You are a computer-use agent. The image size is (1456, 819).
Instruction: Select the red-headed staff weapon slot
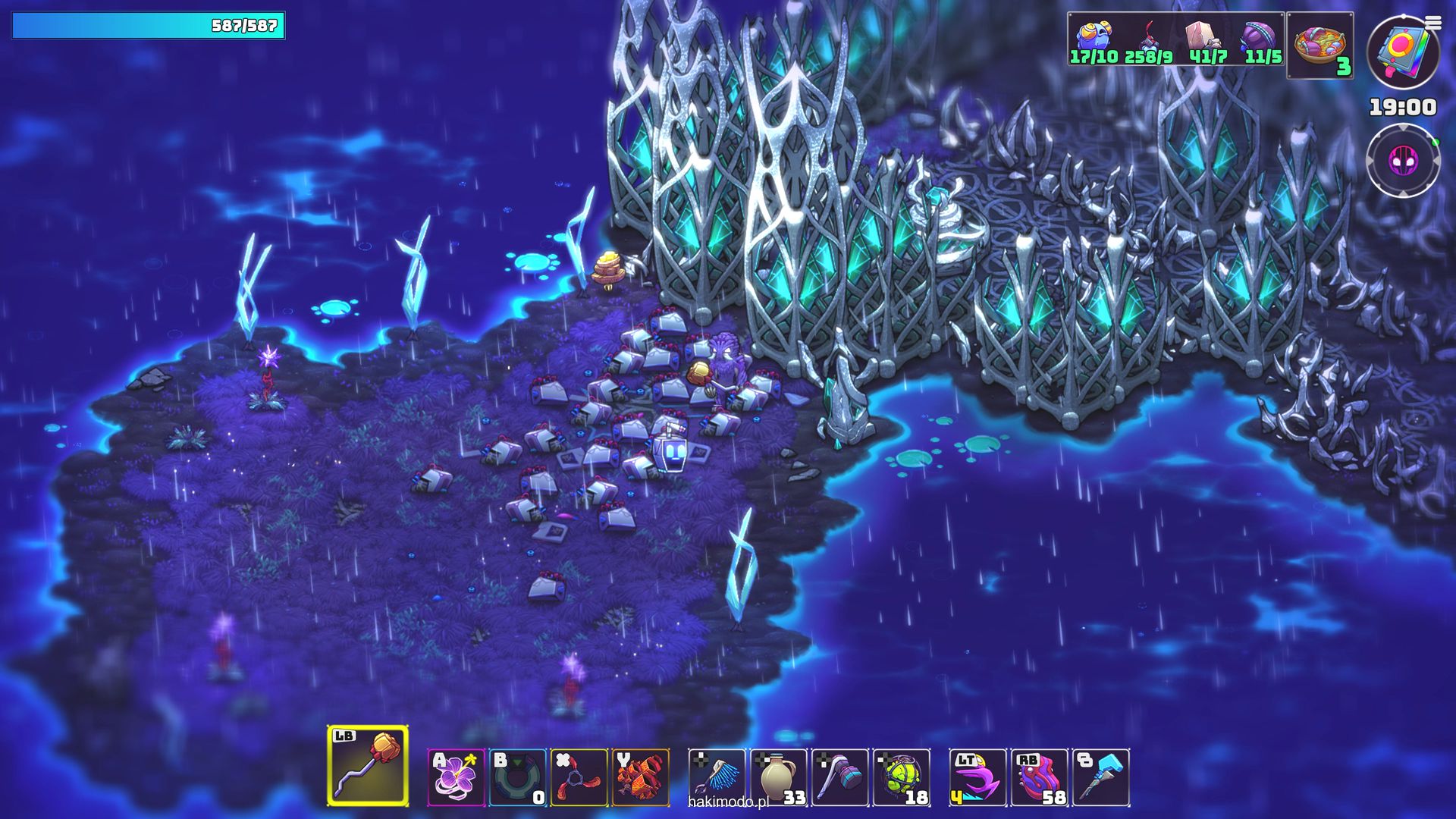coord(368,766)
